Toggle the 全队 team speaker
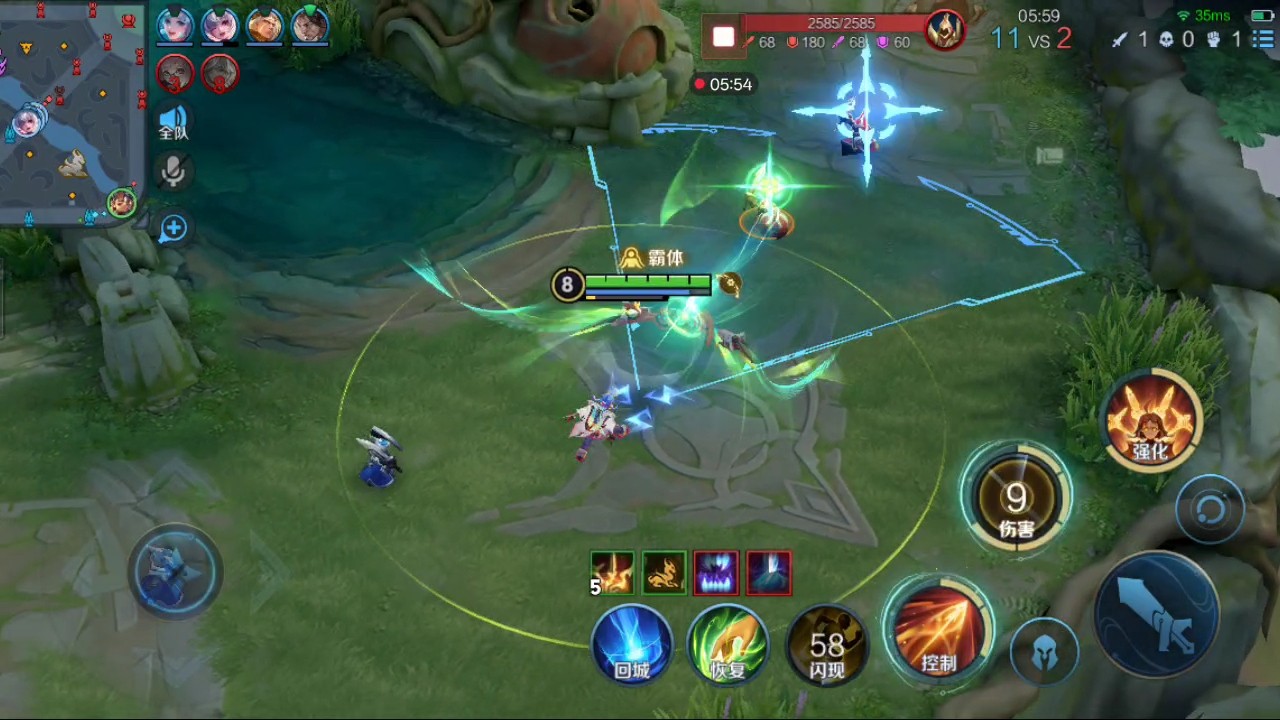 [173, 122]
